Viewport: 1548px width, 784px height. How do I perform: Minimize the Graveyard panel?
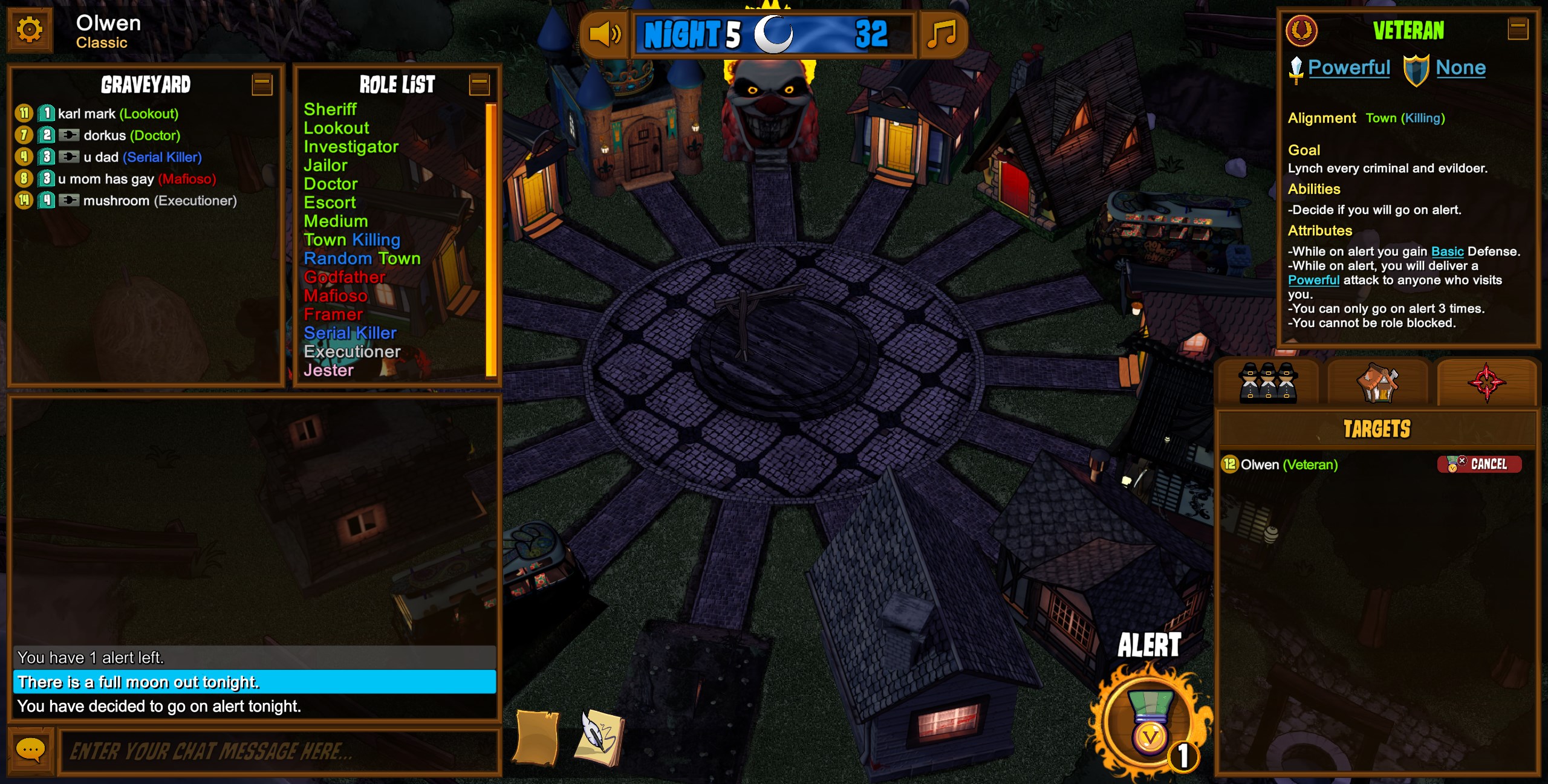click(x=262, y=85)
